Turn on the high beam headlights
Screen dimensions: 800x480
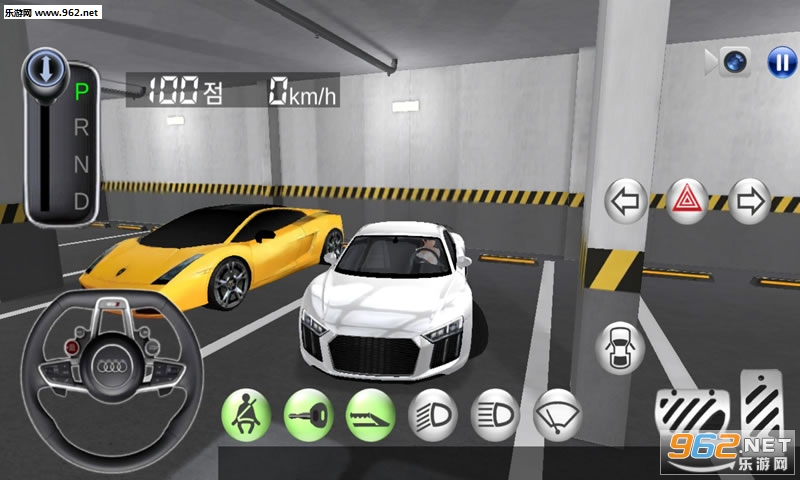click(495, 413)
